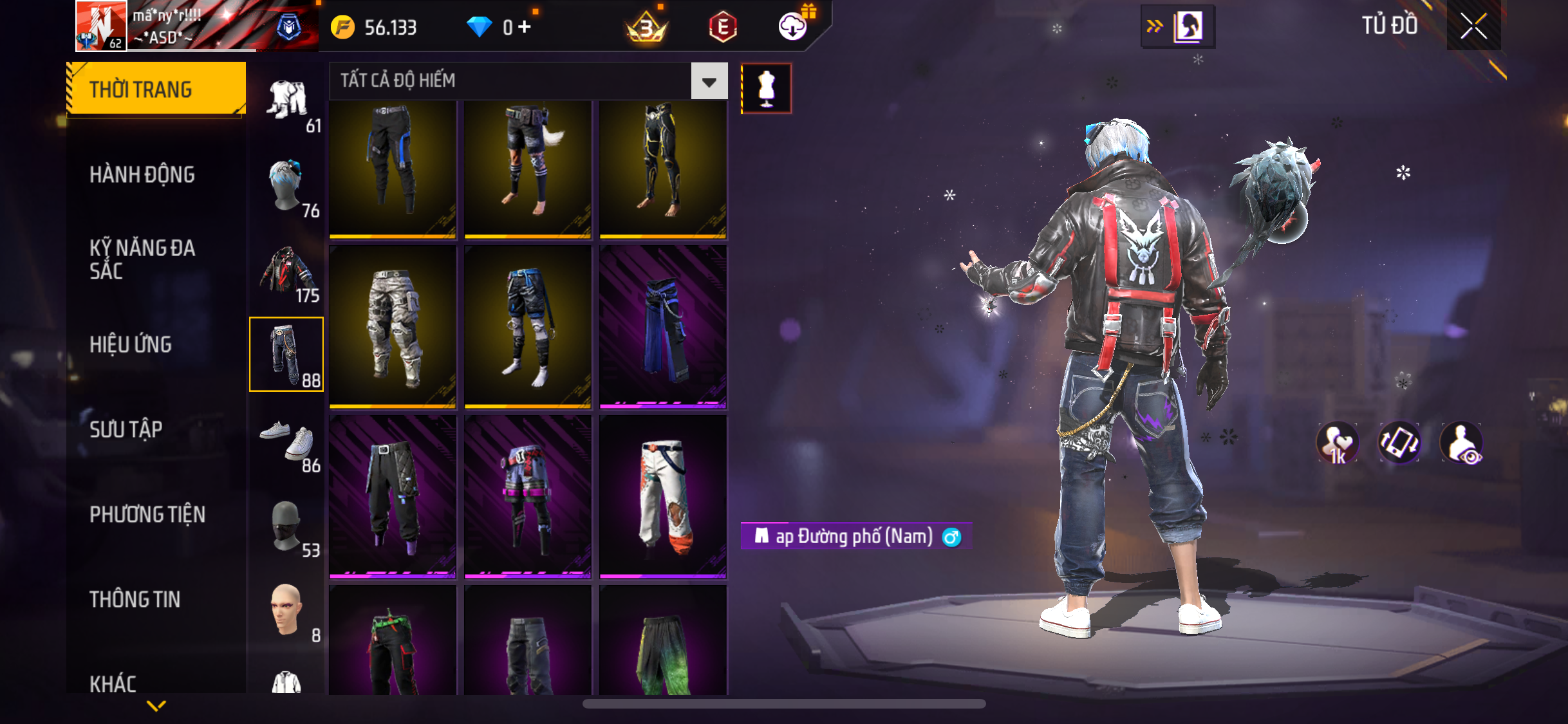Open the Kỹ Năng Đa Sắc section
This screenshot has height=724, width=1568.
pos(142,259)
